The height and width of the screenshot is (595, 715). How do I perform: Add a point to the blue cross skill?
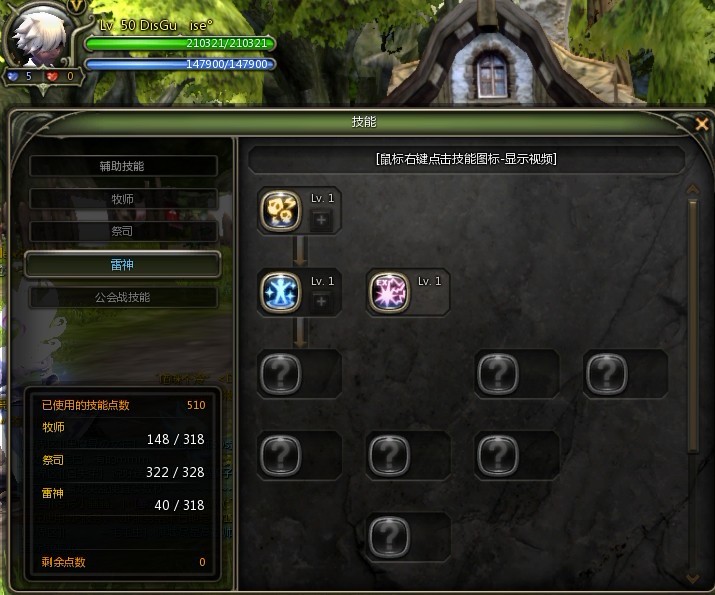click(x=321, y=302)
